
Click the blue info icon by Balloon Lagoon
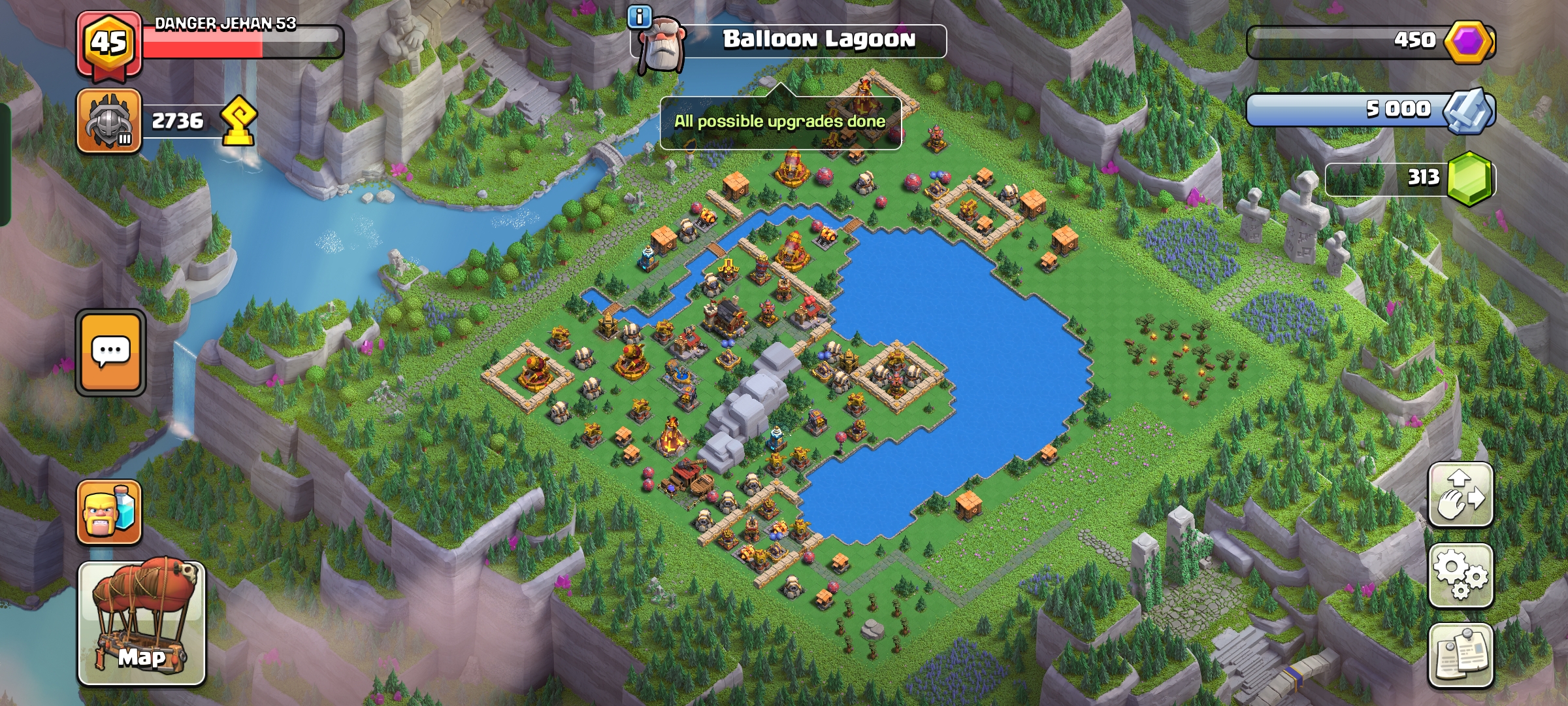point(638,16)
